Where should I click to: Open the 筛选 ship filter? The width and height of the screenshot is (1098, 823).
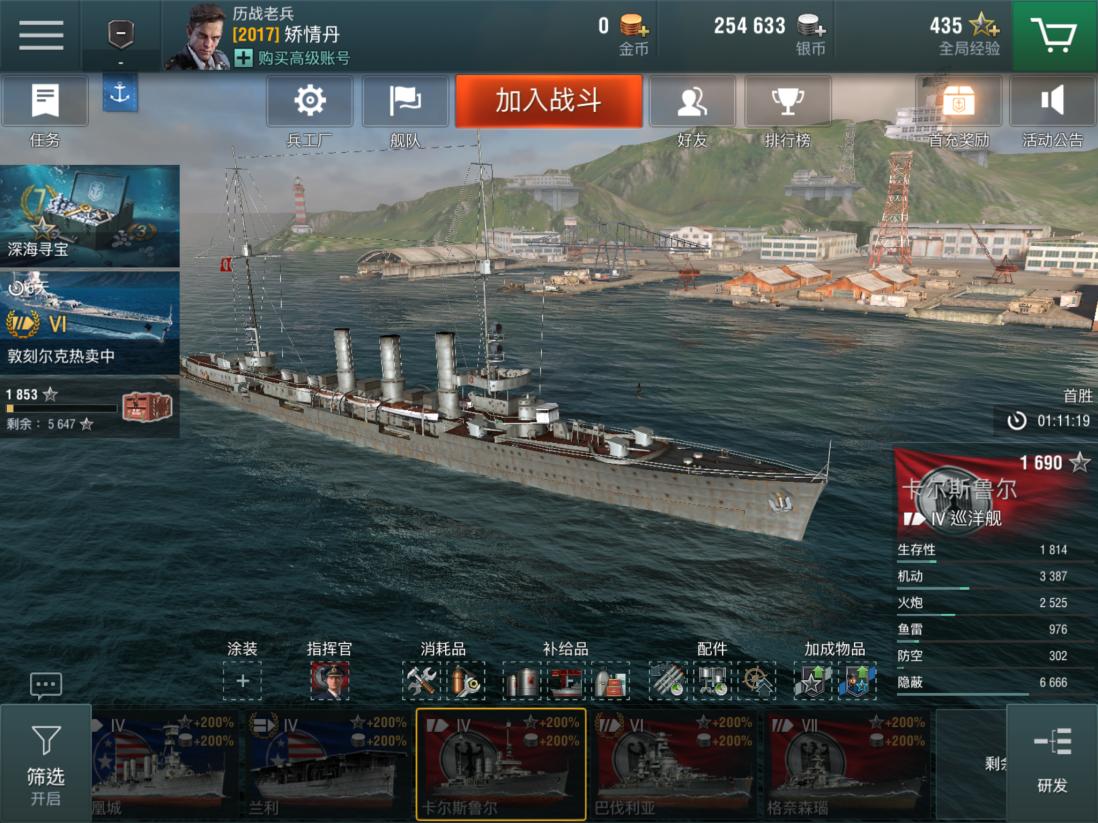point(46,762)
